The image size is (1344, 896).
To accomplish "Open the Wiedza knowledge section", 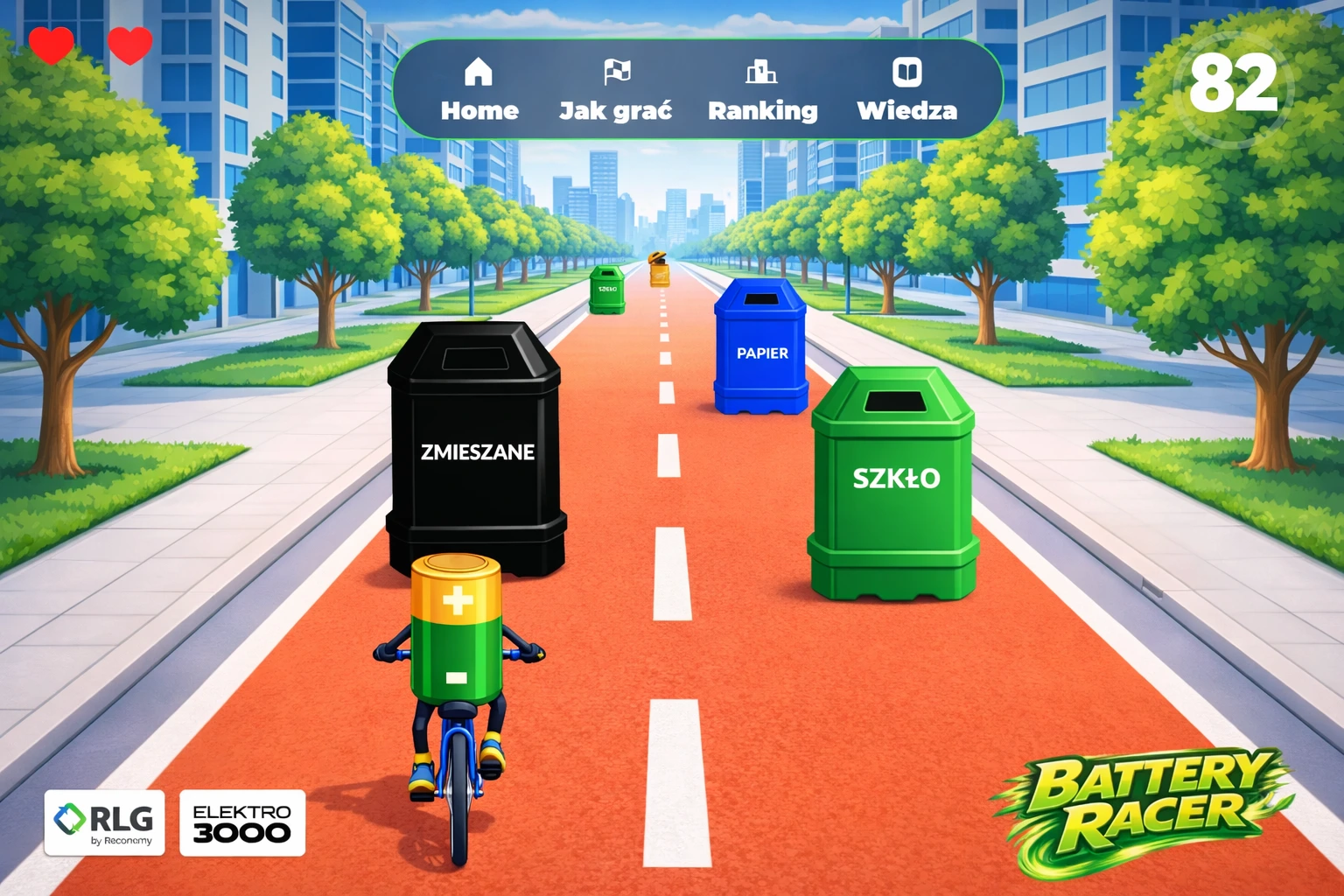I will tap(906, 90).
